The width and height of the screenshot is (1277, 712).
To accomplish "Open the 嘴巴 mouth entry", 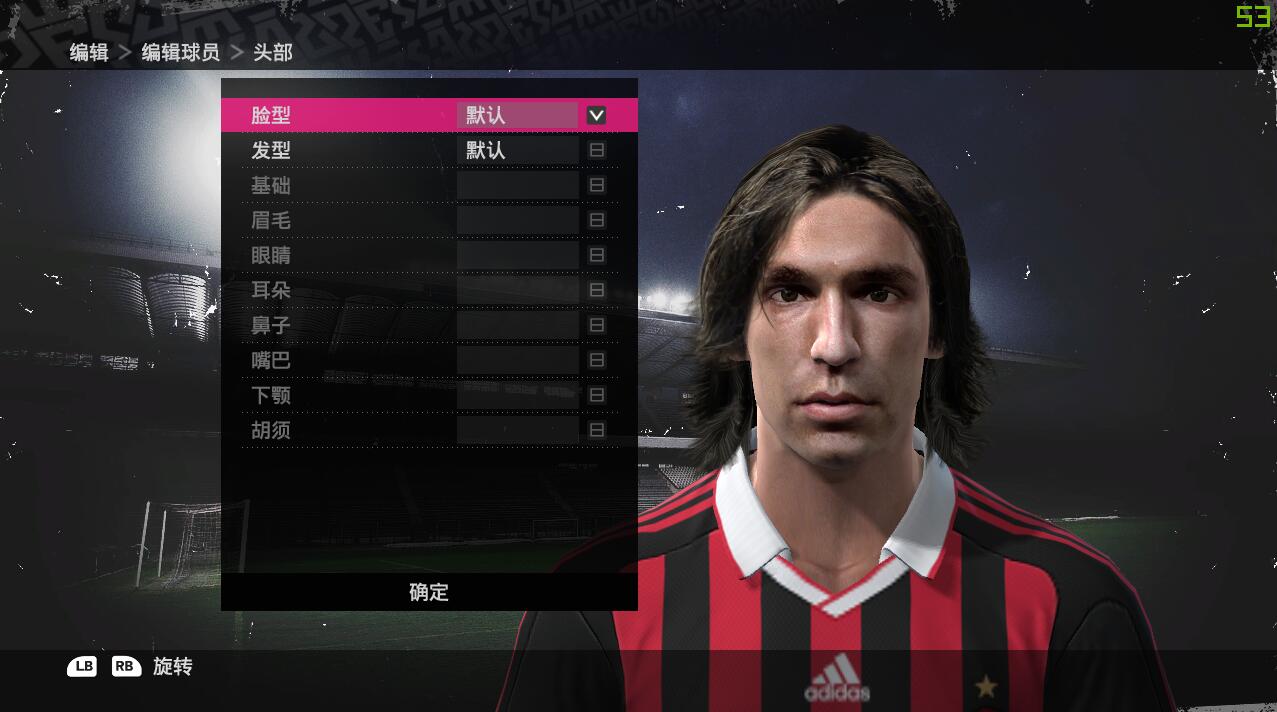I will pos(271,360).
